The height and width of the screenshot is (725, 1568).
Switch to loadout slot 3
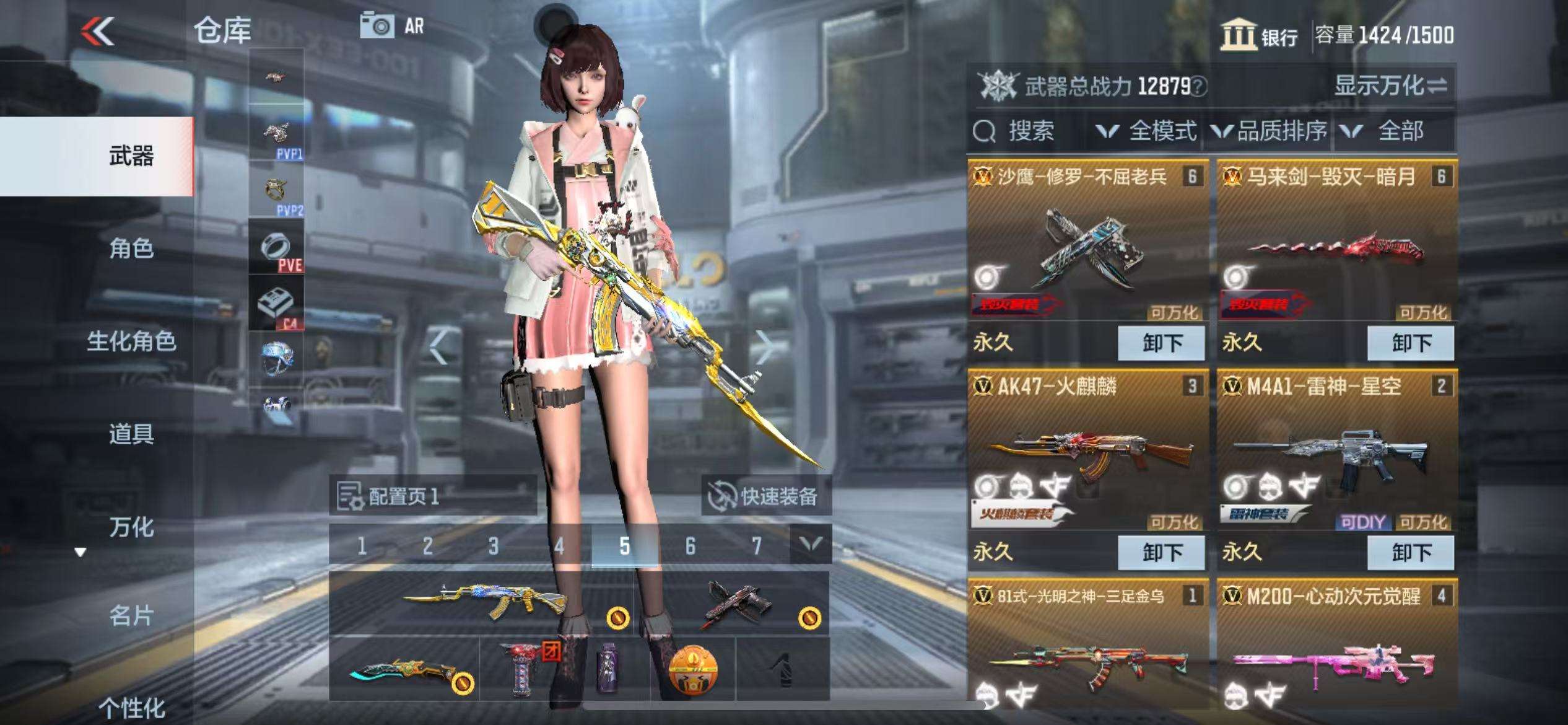coord(493,546)
